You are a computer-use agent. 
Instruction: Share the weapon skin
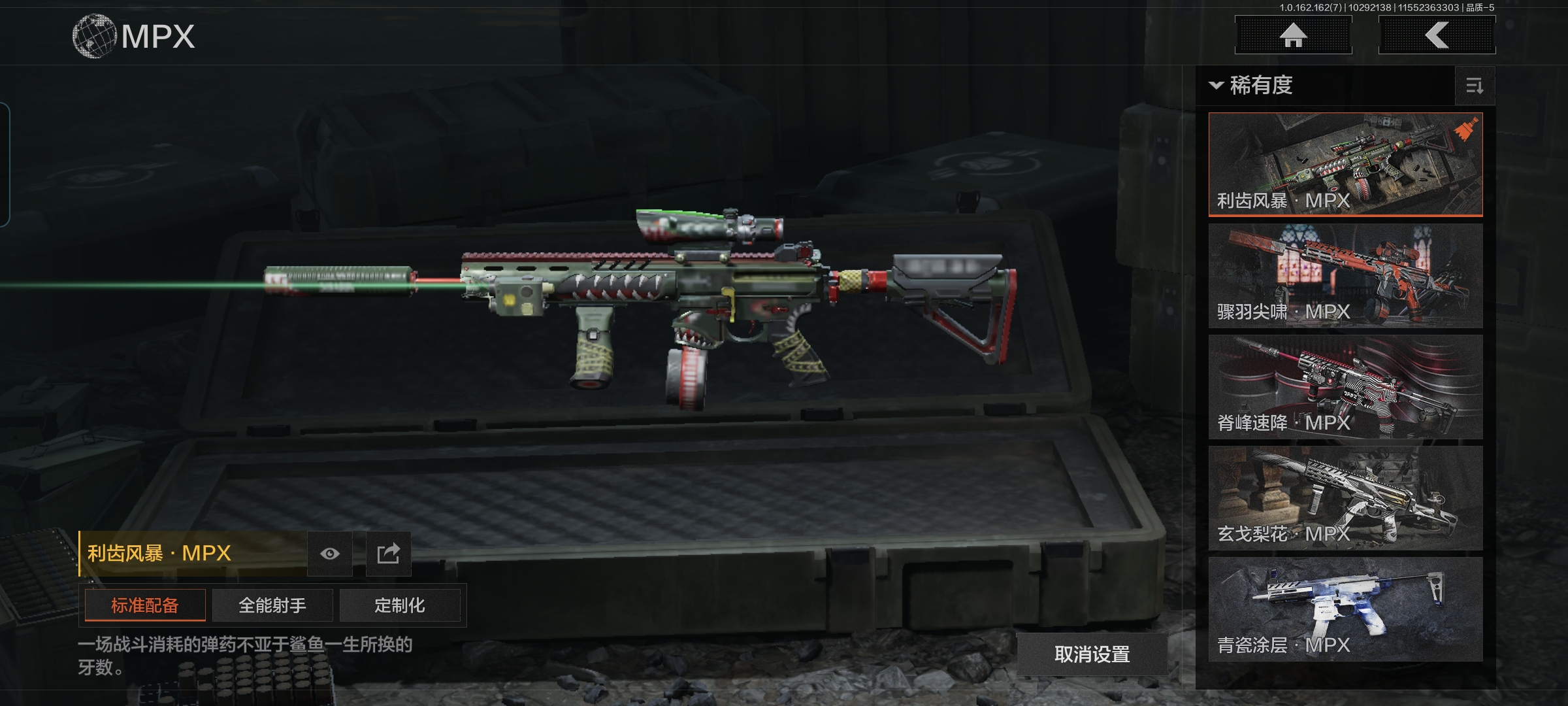[388, 554]
